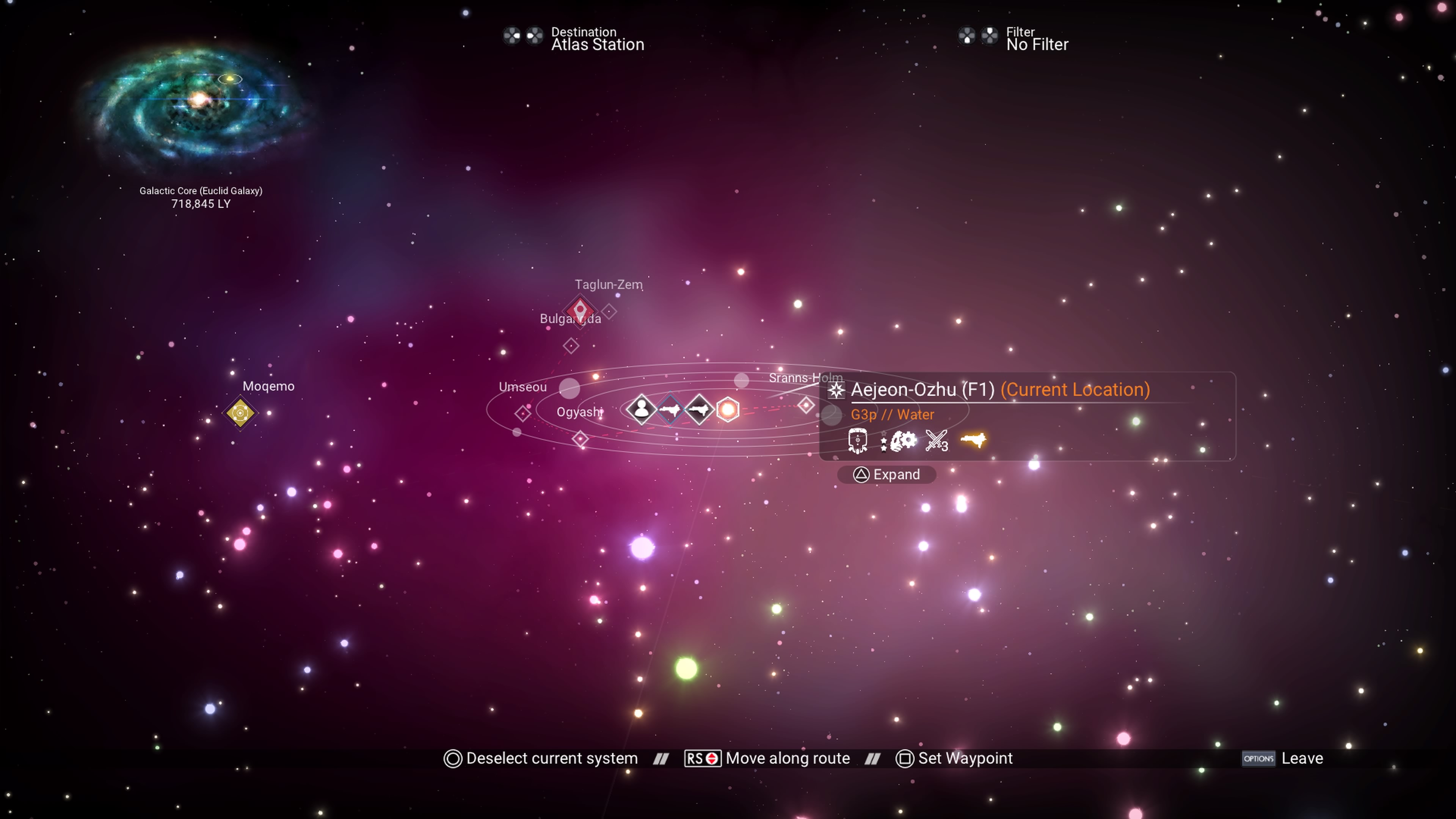Expand the Aejeon-Ozhu system info panel
The width and height of the screenshot is (1456, 819).
point(886,475)
